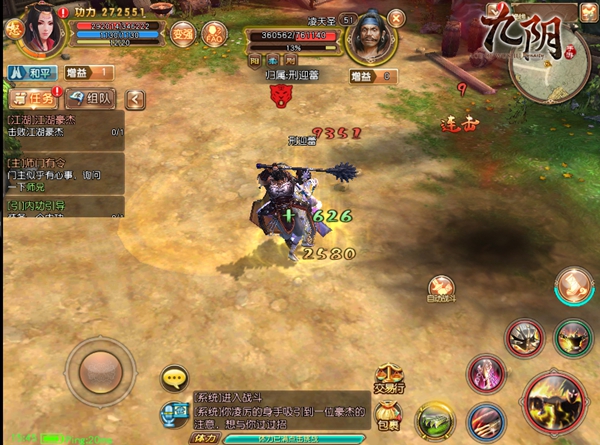Image resolution: width=600 pixels, height=445 pixels.
Task: Activate the green blade skill icon
Action: click(x=436, y=420)
